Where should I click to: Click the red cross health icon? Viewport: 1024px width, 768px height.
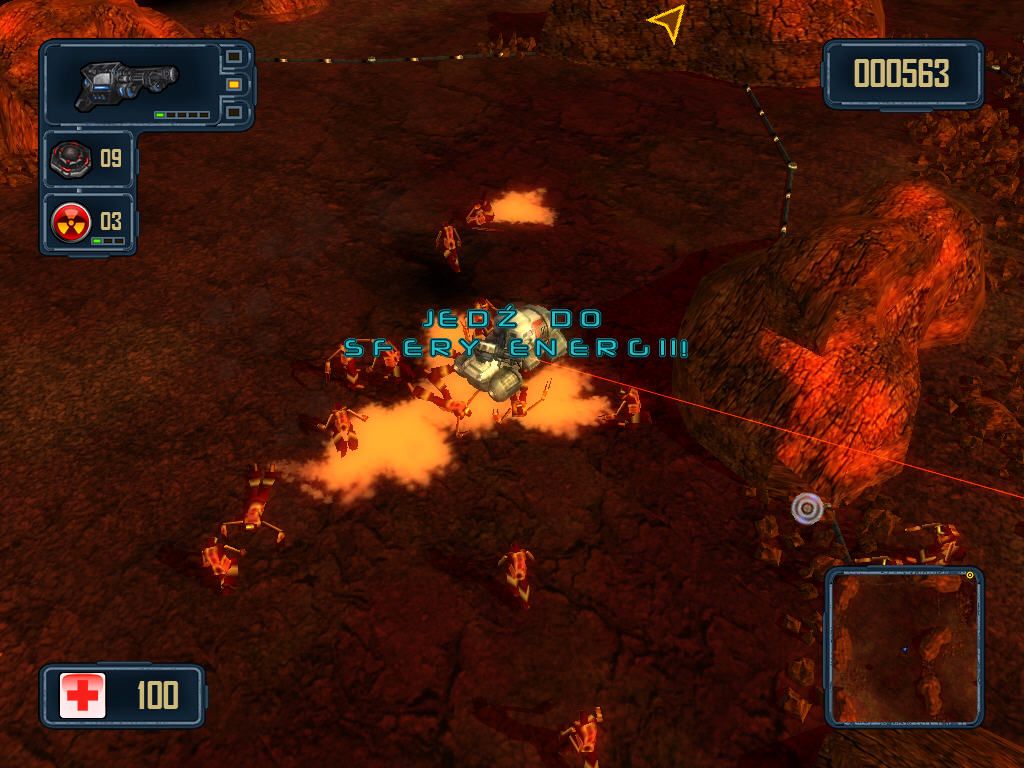coord(82,695)
